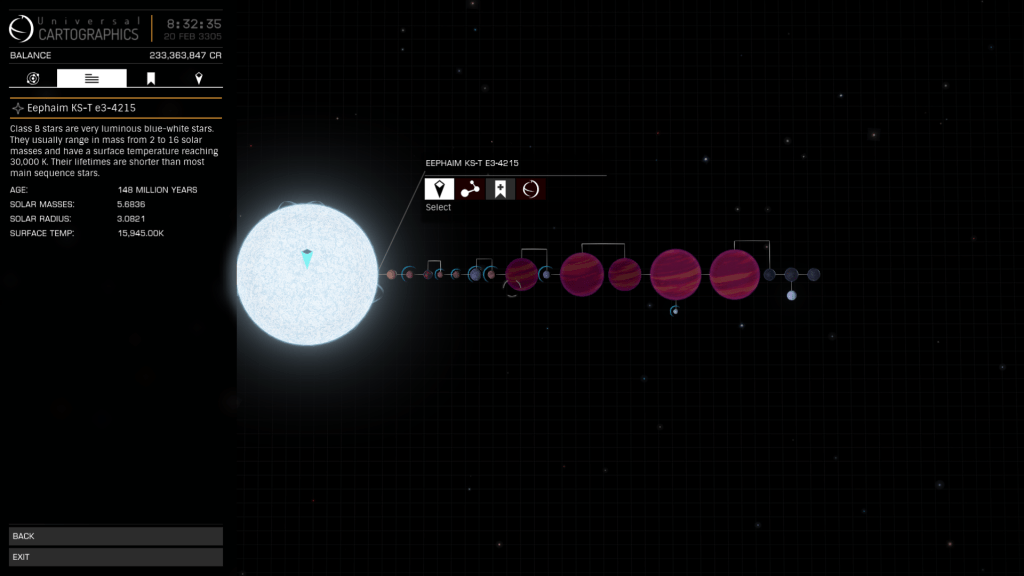
Task: Switch to the location pin tab
Action: [x=199, y=78]
